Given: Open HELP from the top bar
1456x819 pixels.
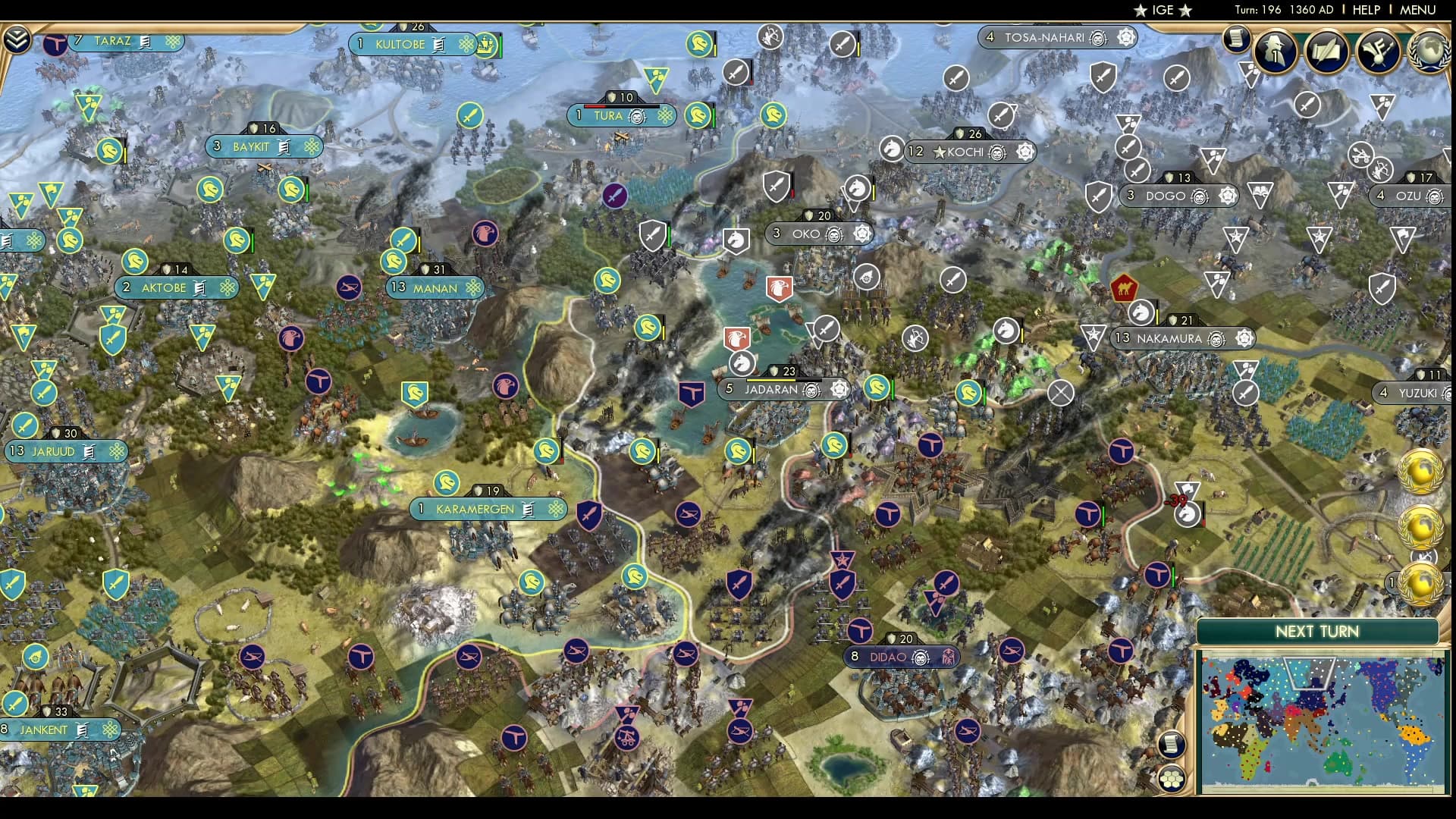Looking at the screenshot, I should [x=1365, y=10].
